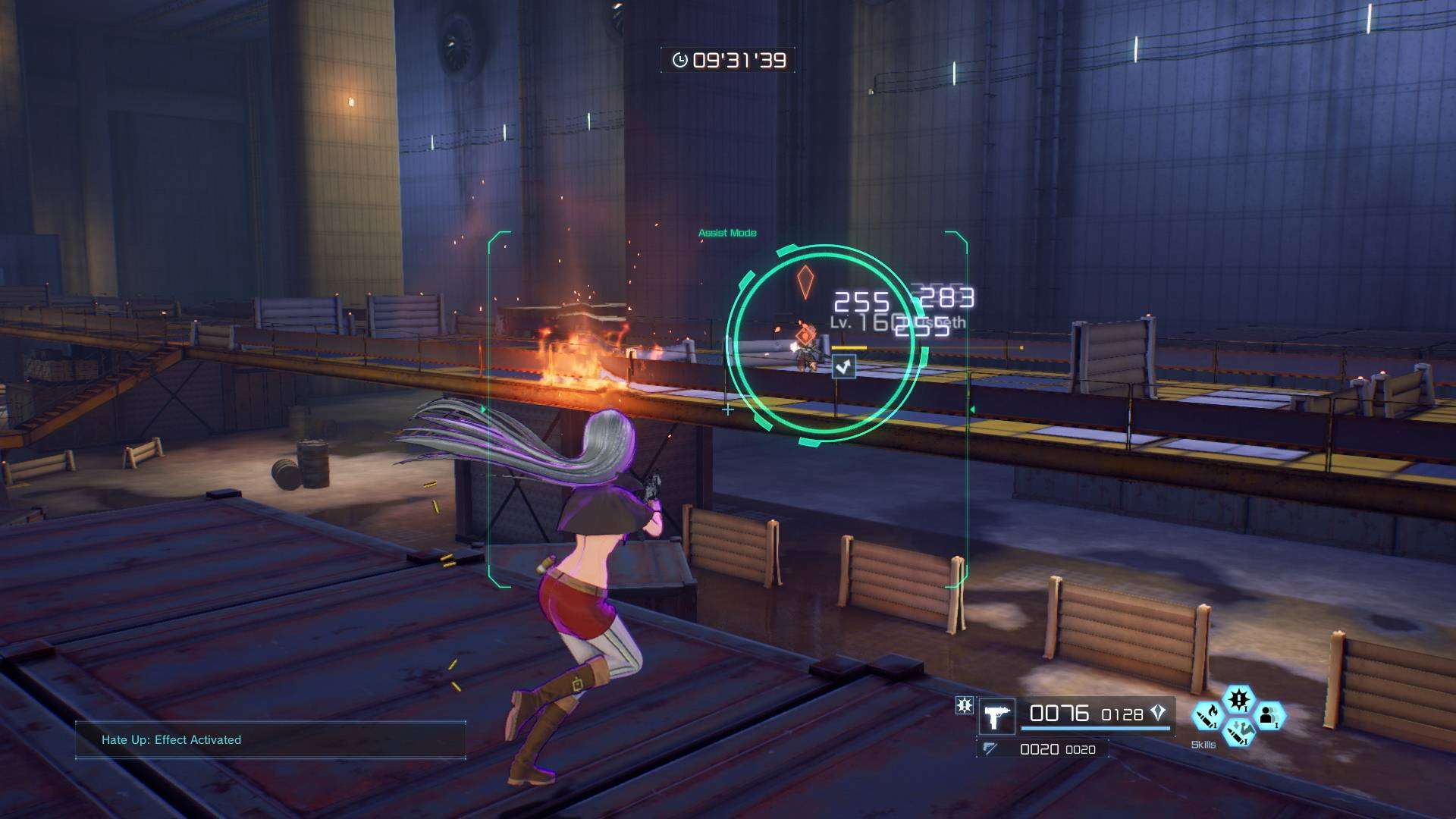This screenshot has height=819, width=1456.
Task: Click the checkmark marker under the targeted enemy
Action: (x=843, y=367)
